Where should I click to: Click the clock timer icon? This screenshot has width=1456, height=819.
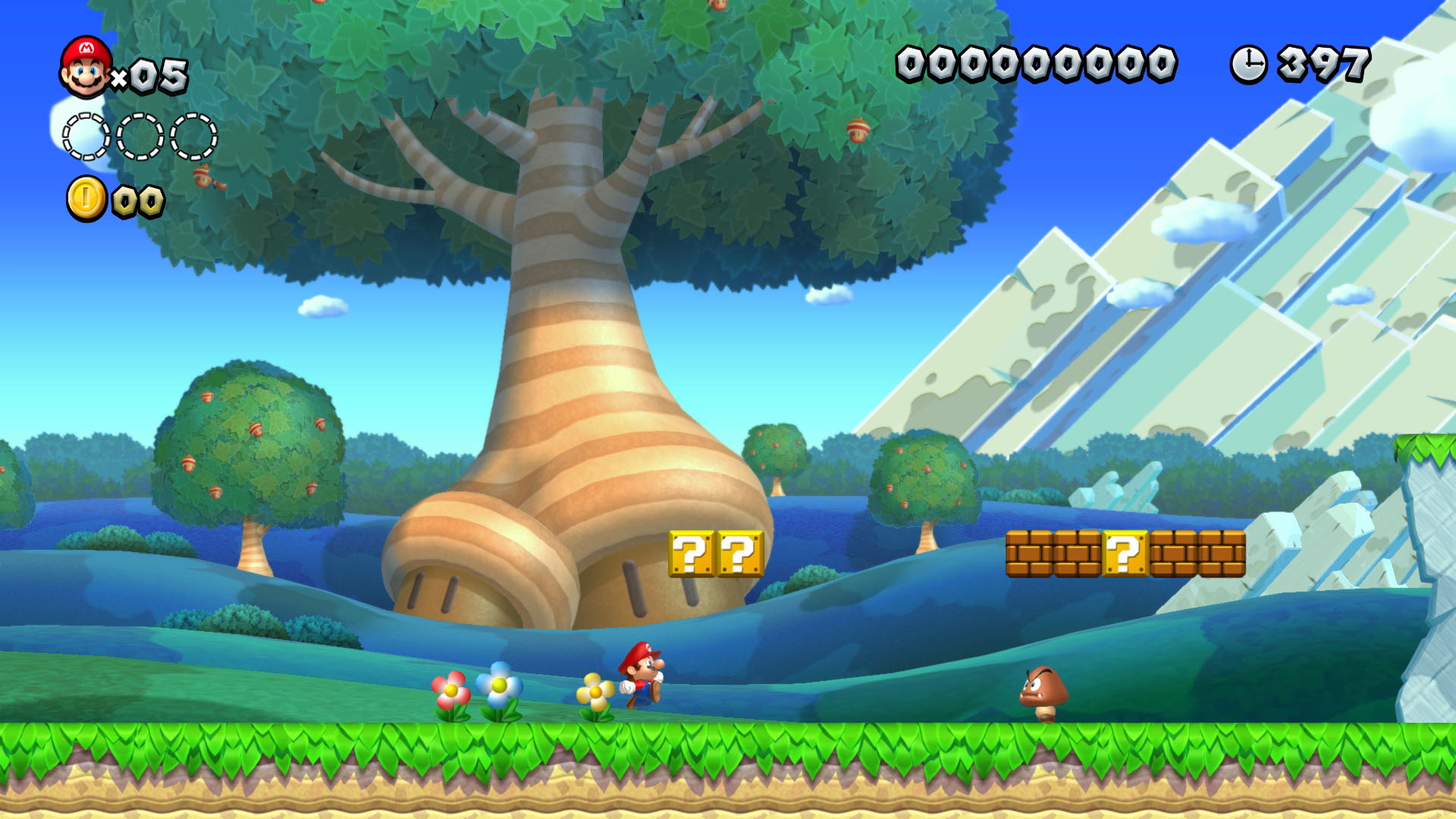pyautogui.click(x=1250, y=64)
